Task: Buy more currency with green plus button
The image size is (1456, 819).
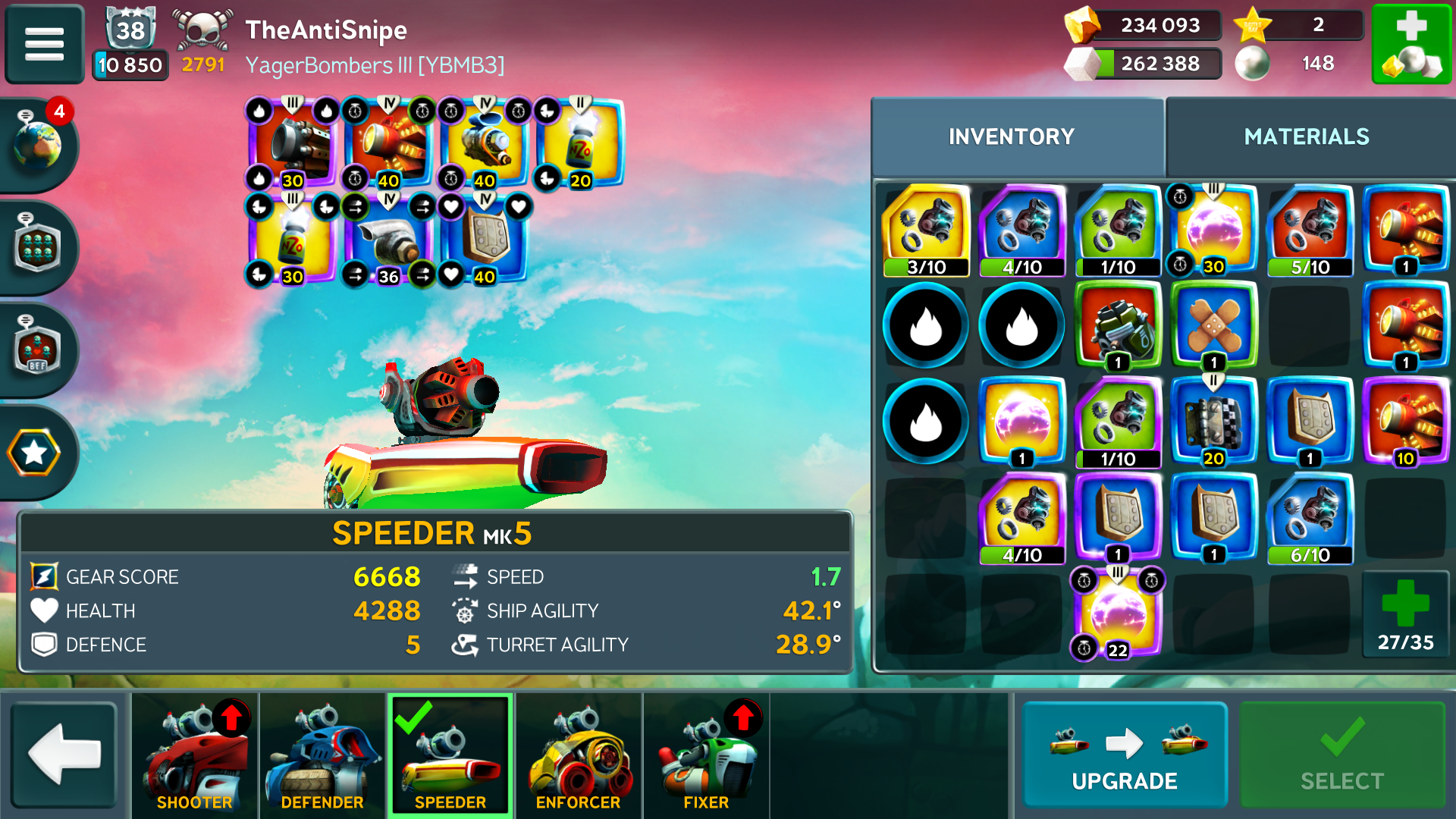Action: point(1411,43)
